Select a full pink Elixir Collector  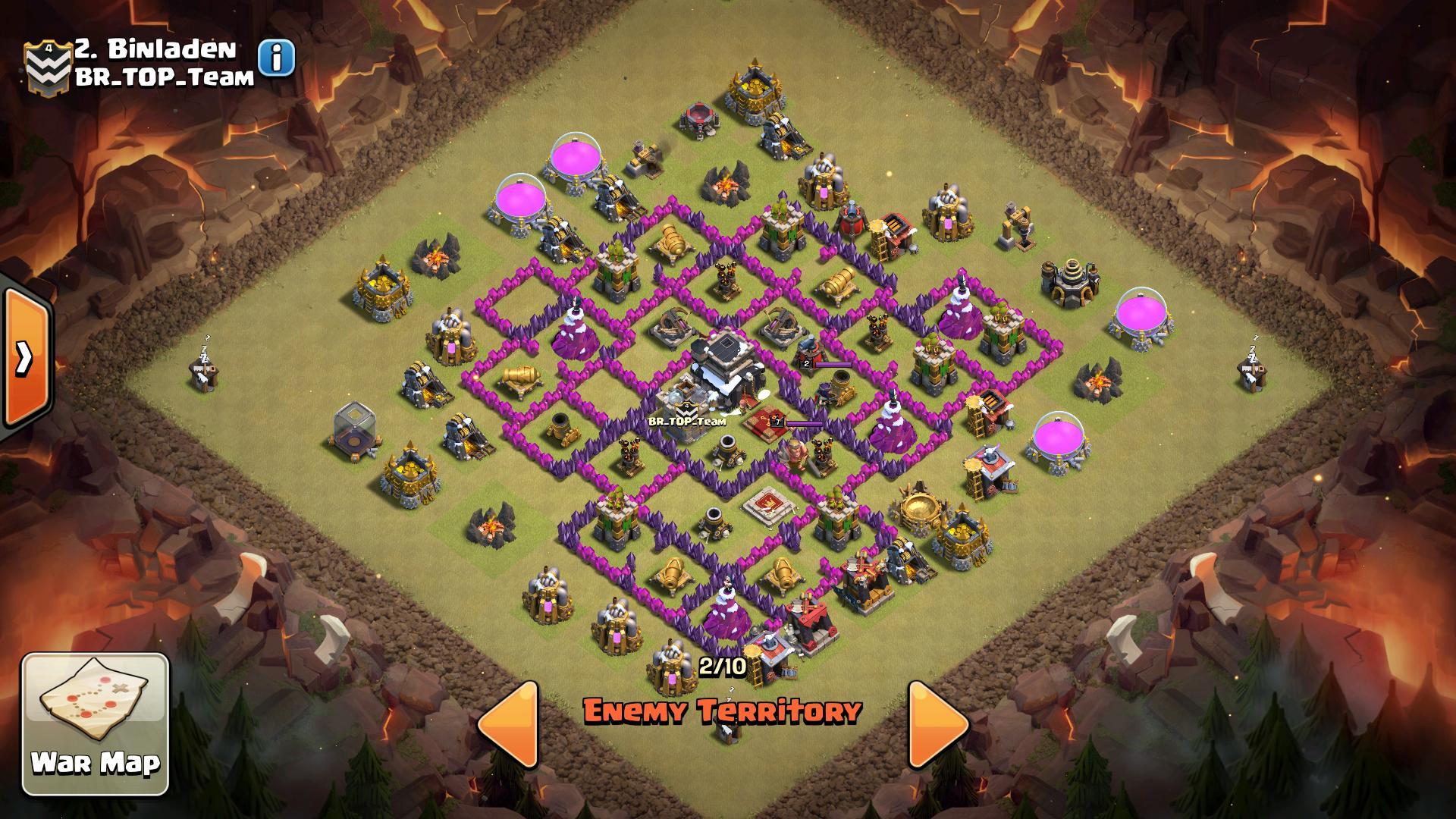[x=576, y=159]
